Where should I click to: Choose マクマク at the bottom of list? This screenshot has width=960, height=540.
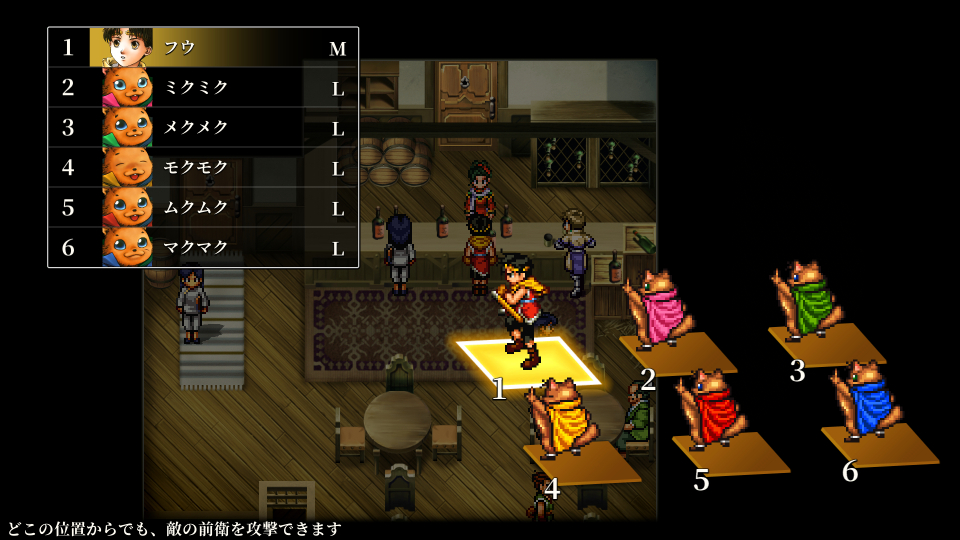(203, 247)
